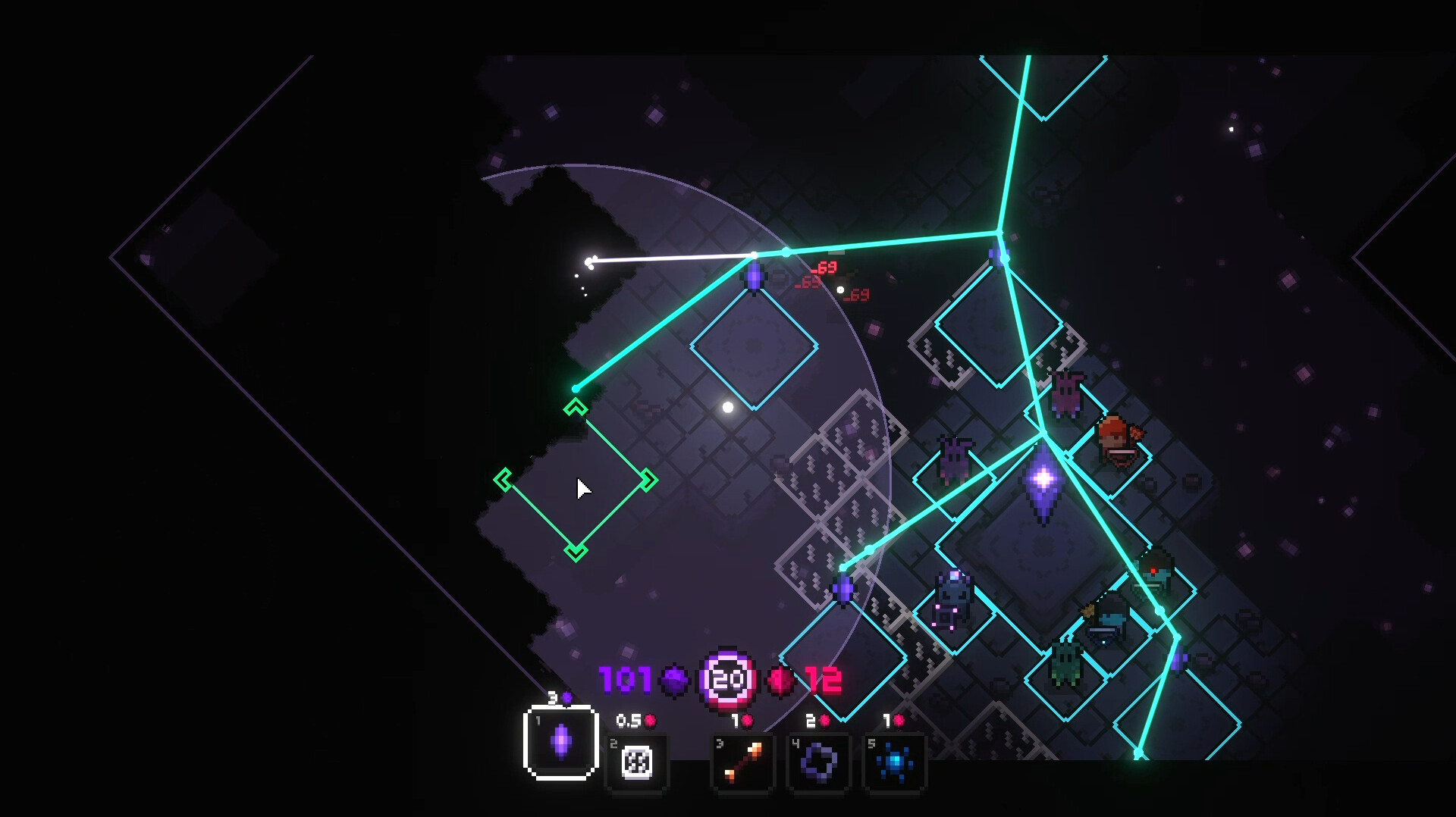
Task: Choose the white rune tile in slot 2
Action: pos(637,762)
